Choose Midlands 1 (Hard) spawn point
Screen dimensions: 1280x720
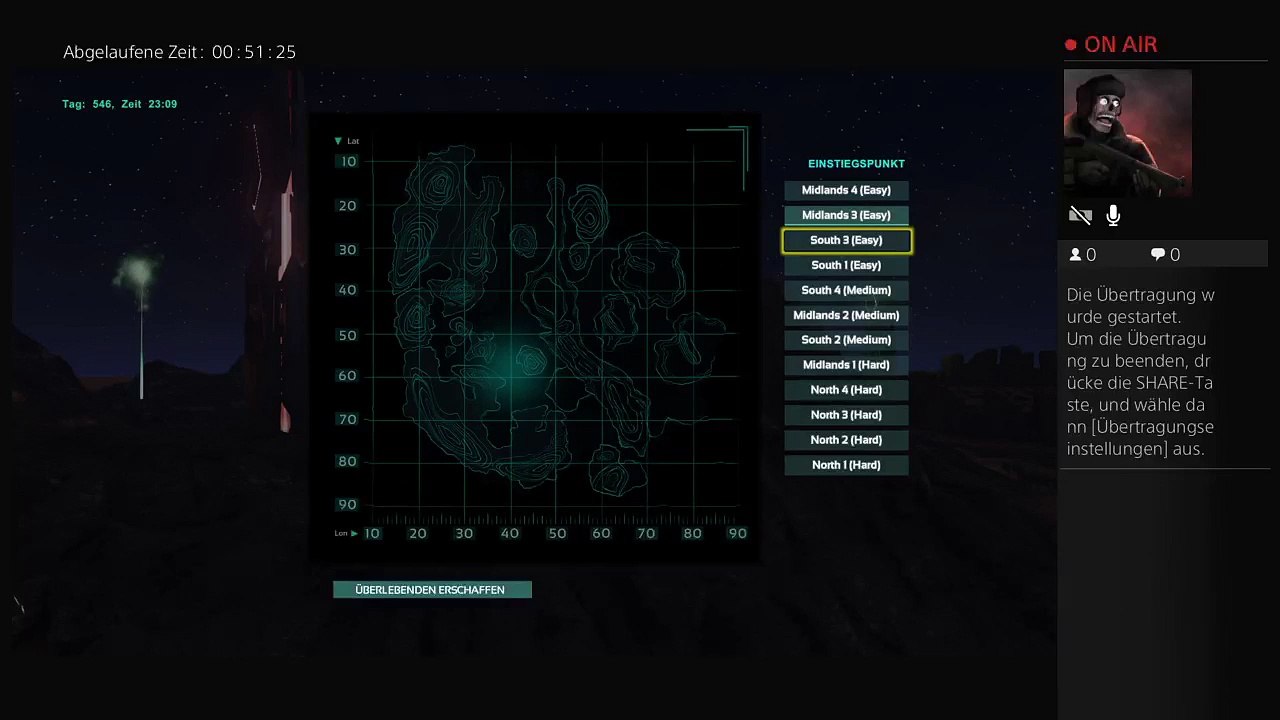coord(846,365)
